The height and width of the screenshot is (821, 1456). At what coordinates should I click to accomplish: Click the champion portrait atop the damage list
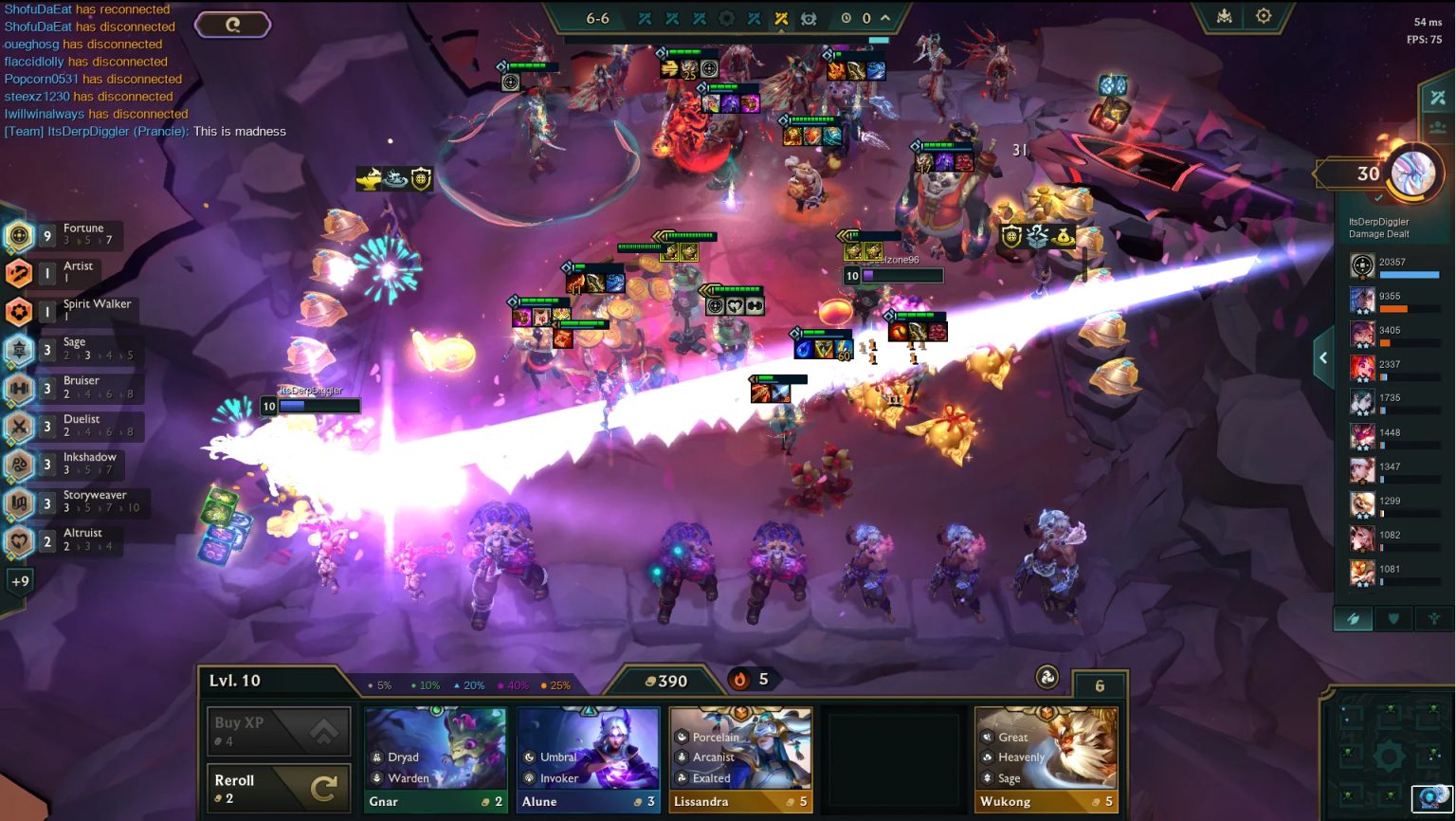pos(1363,265)
